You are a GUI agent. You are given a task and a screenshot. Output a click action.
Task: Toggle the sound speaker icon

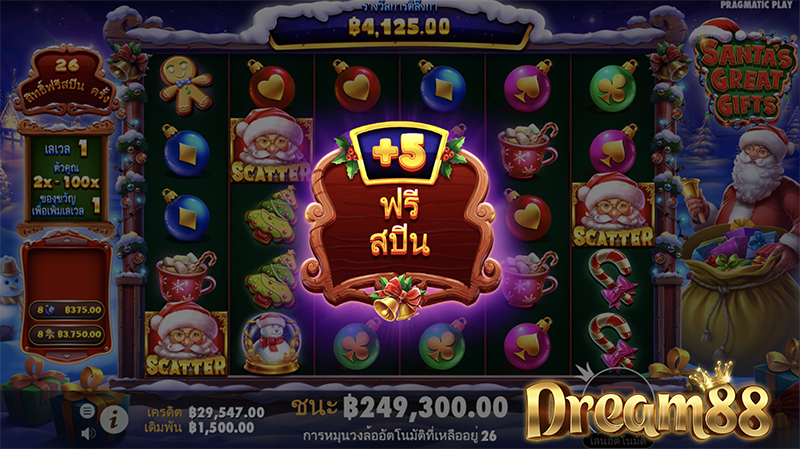coord(88,432)
